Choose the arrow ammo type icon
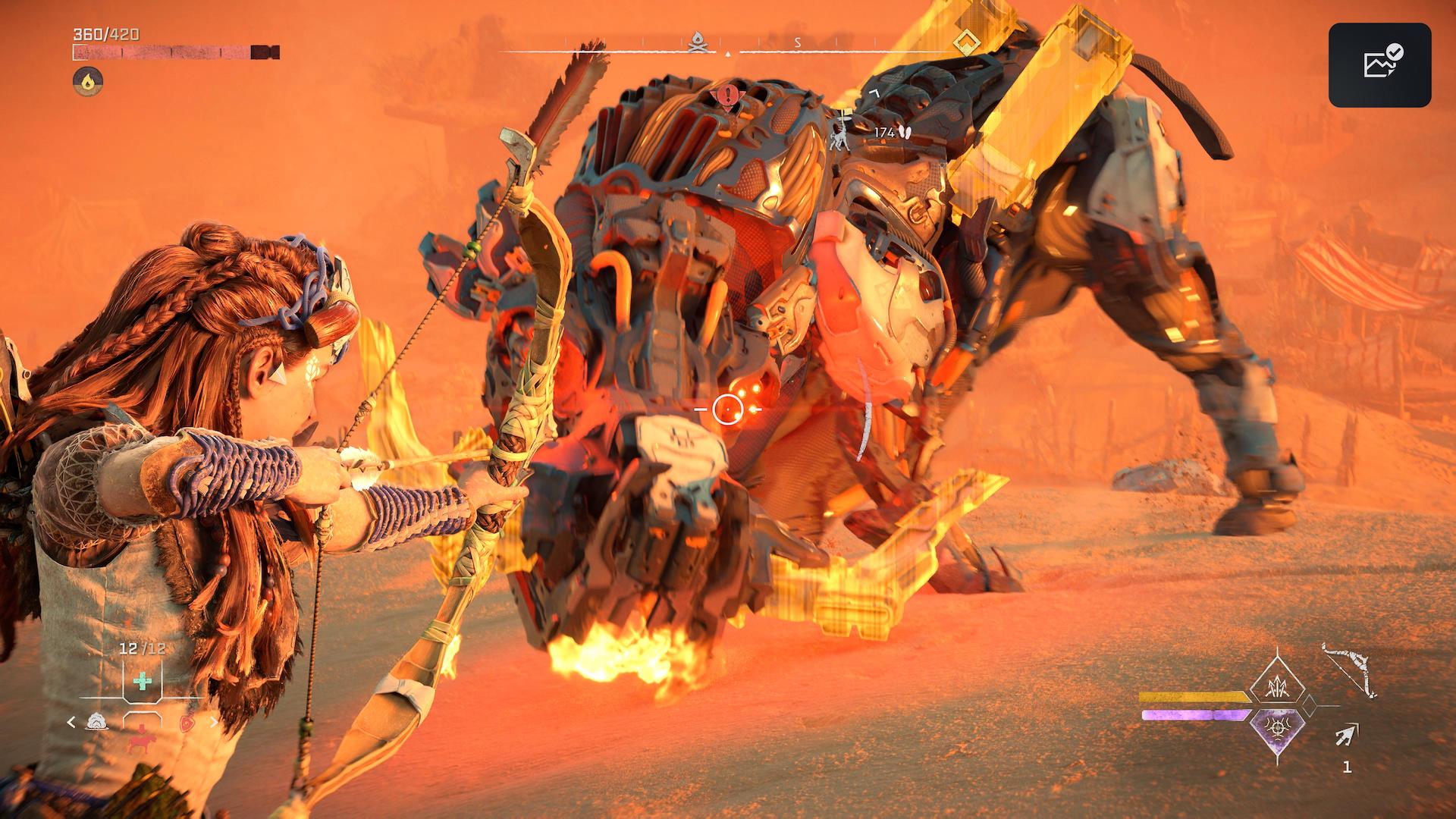This screenshot has width=1456, height=819. (1347, 734)
